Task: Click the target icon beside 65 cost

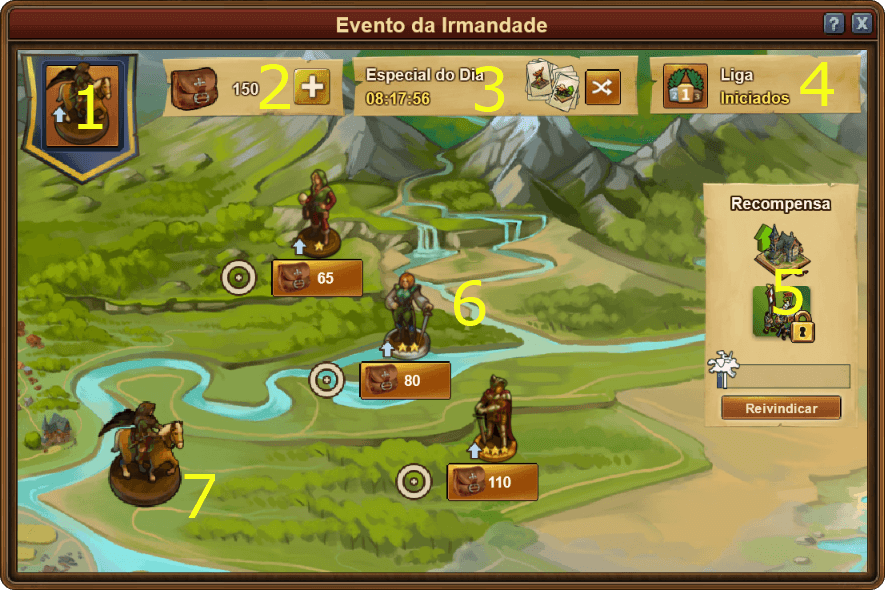Action: click(239, 277)
